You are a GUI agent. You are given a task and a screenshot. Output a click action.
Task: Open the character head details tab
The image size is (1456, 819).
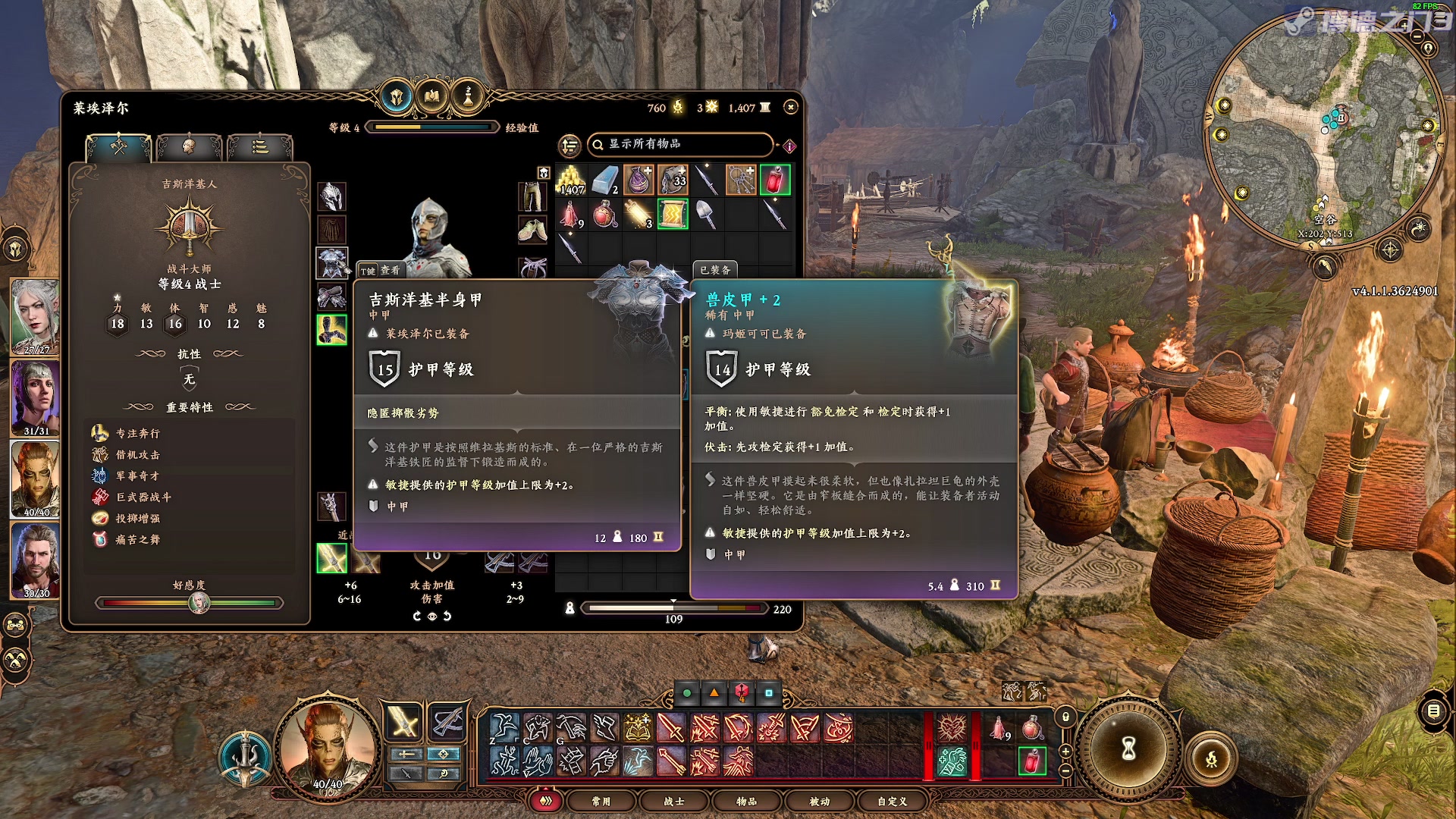point(188,146)
